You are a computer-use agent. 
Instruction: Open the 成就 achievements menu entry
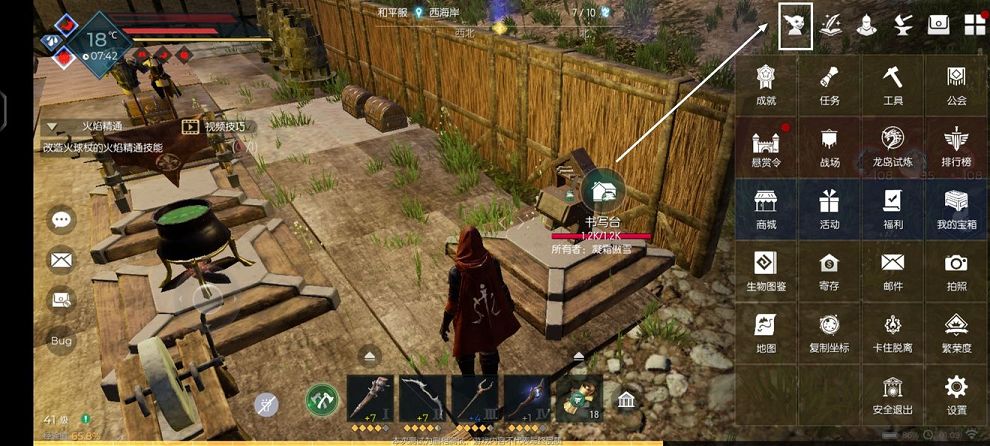[766, 84]
